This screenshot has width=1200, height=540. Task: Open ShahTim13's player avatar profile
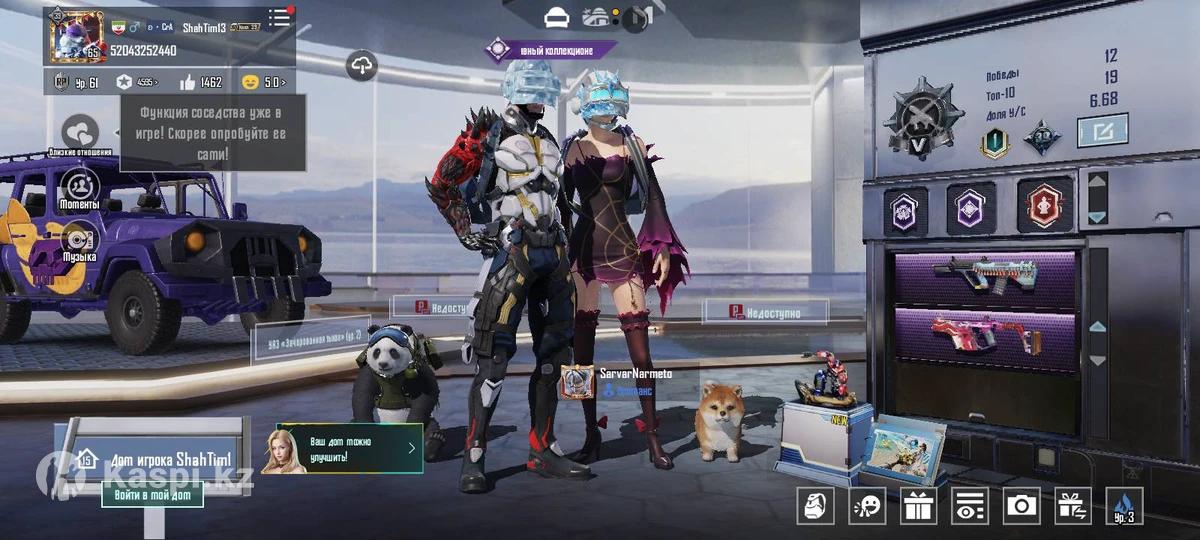(76, 37)
